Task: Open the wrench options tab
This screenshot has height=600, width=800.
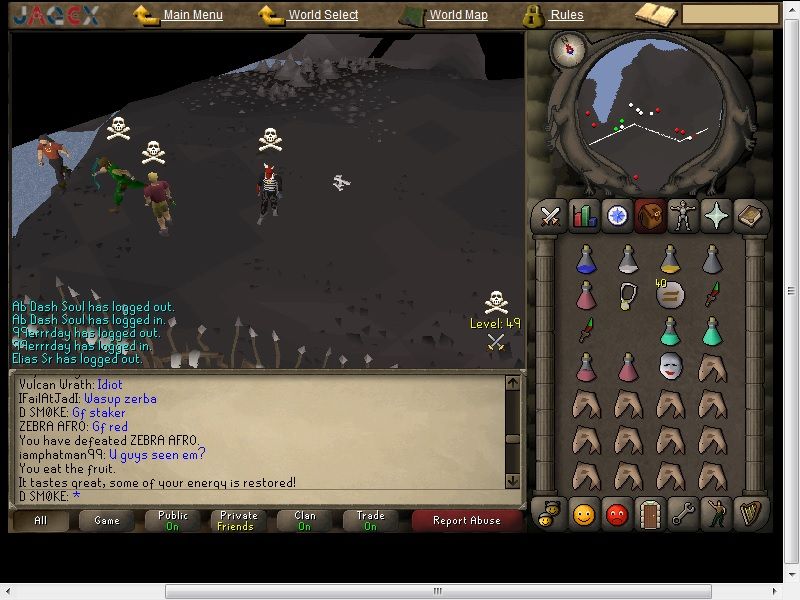Action: (x=684, y=514)
